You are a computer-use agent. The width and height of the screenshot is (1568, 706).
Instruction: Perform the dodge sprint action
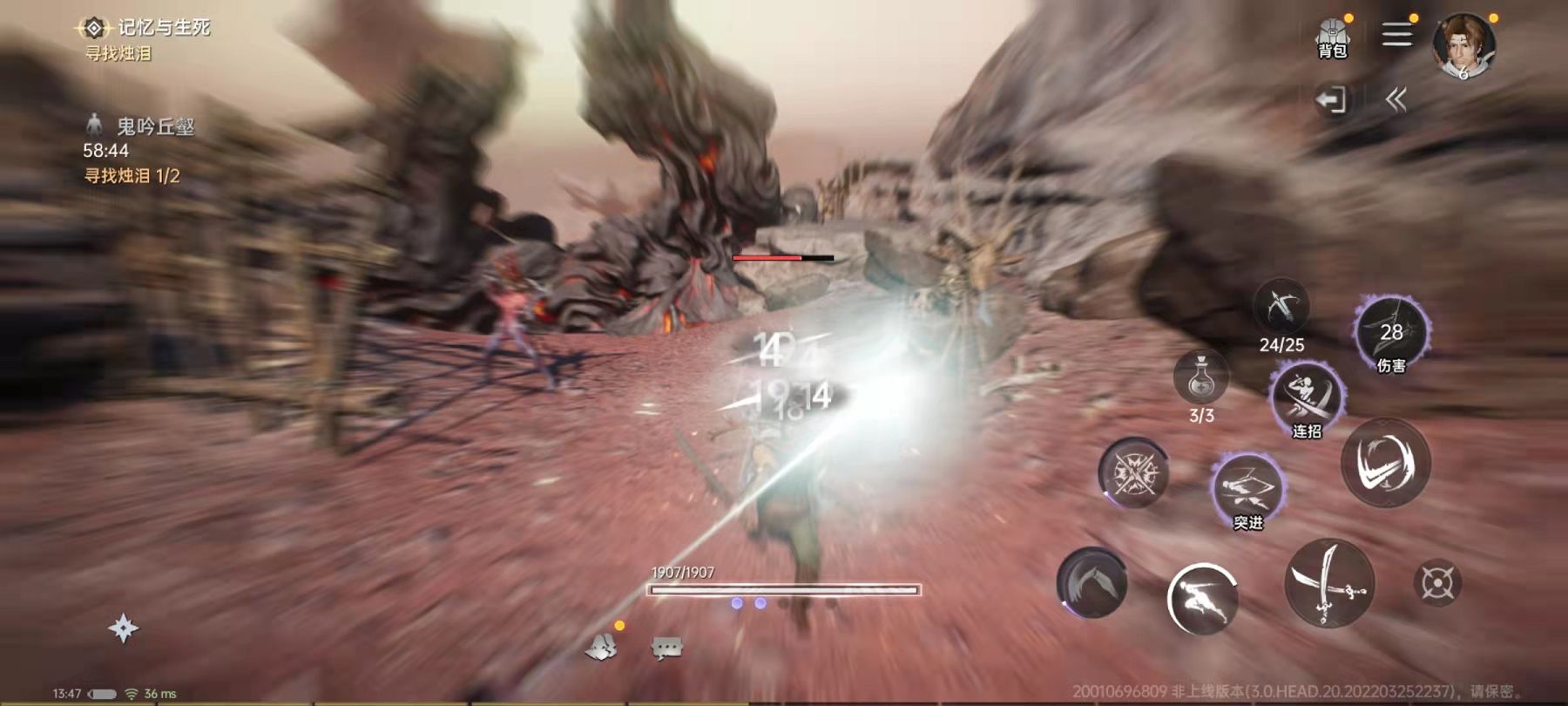coord(1202,598)
